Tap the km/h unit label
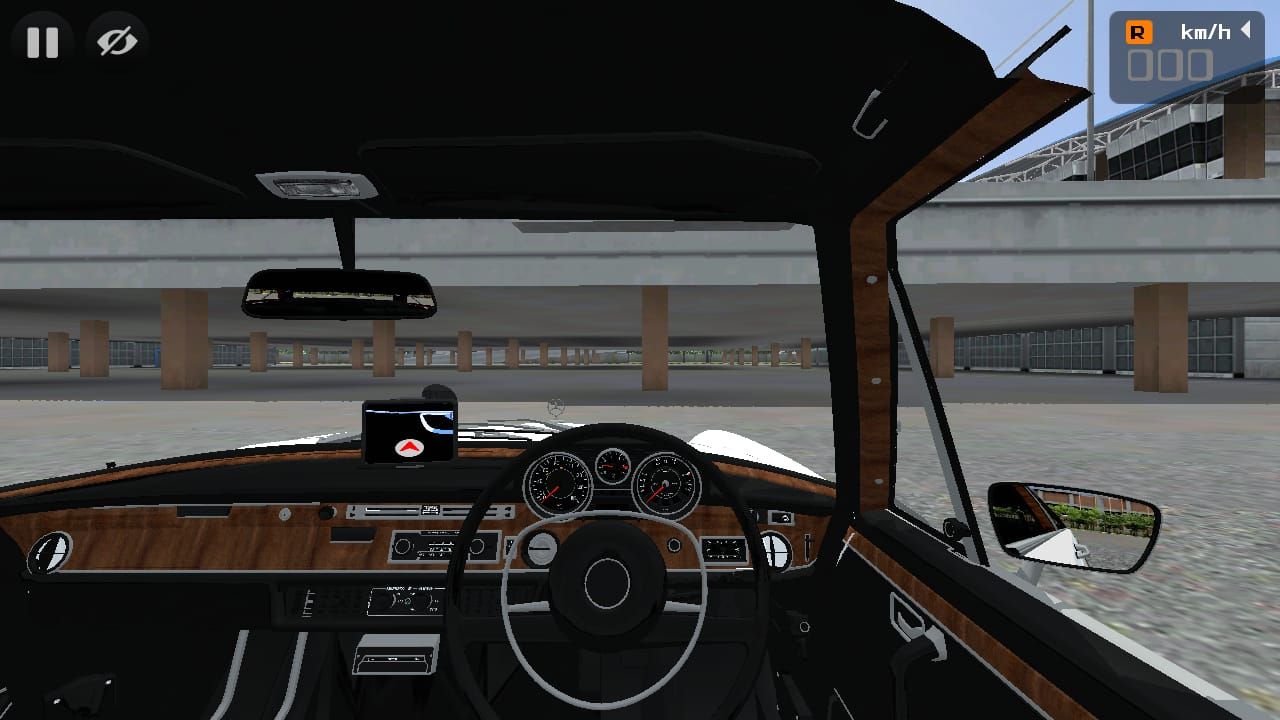1280x720 pixels. click(1206, 31)
